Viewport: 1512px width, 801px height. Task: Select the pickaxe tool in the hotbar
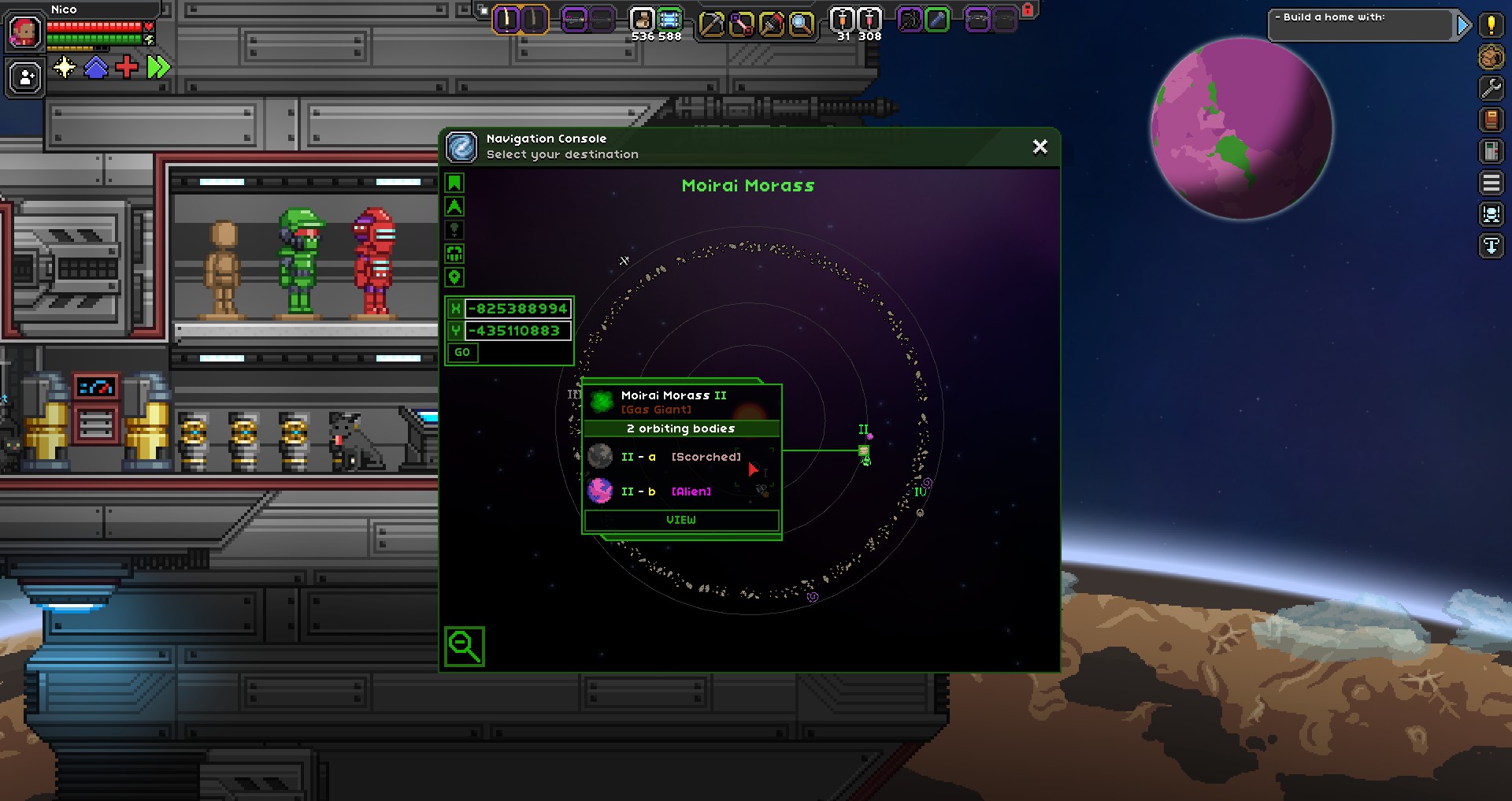712,24
